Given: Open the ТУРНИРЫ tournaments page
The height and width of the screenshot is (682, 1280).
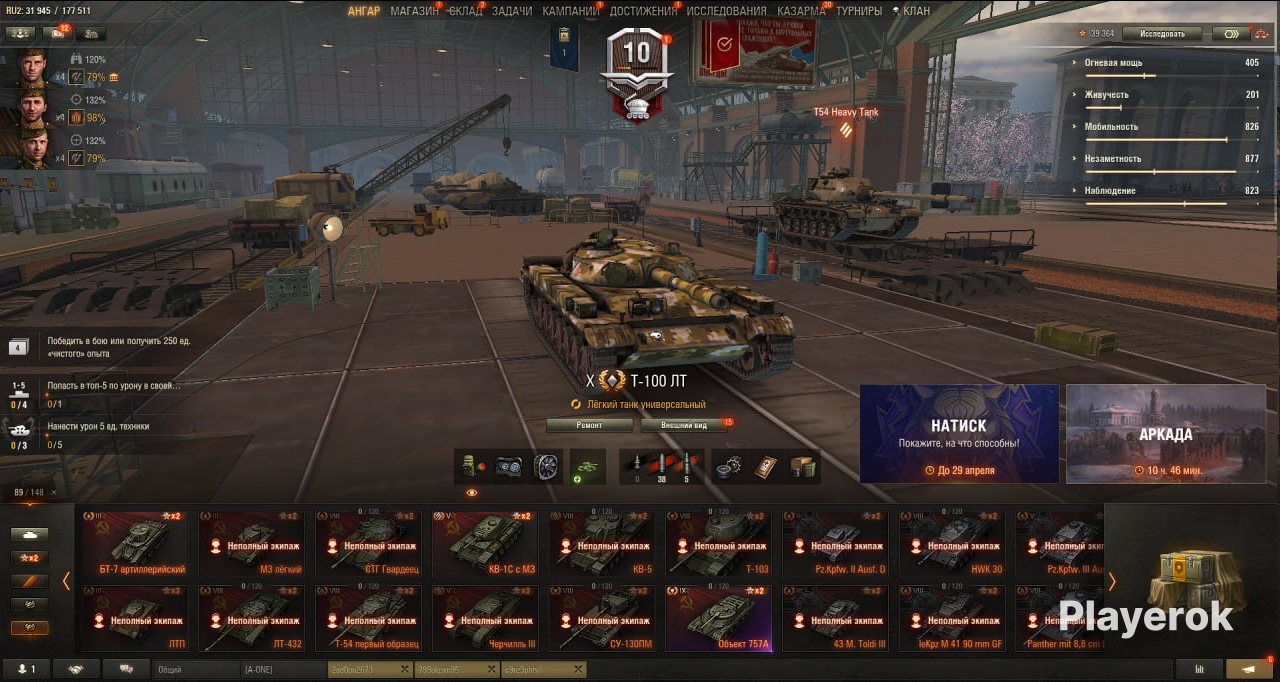Looking at the screenshot, I should point(859,11).
